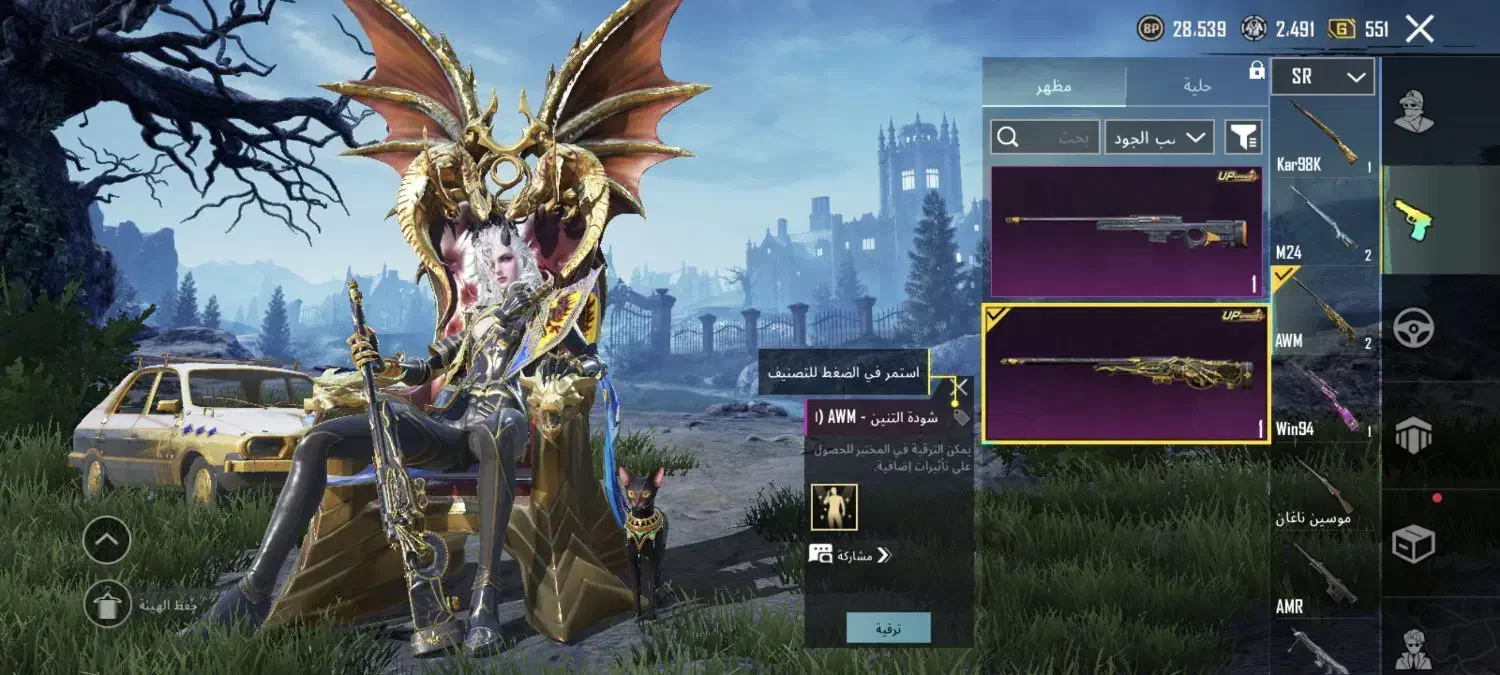Open the حلية ornament tab
The width and height of the screenshot is (1500, 675).
click(1197, 86)
